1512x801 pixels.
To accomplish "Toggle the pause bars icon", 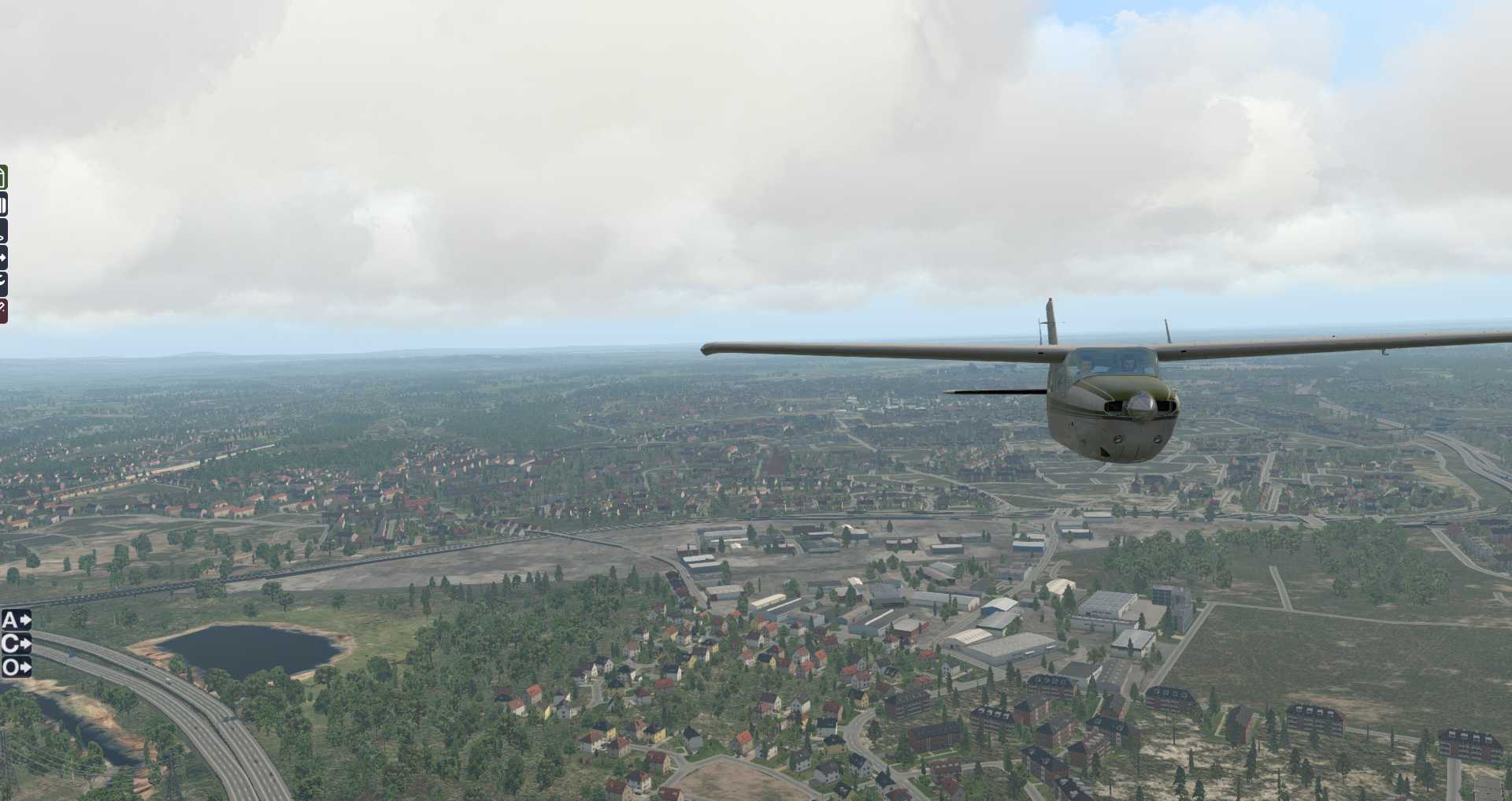I will tap(3, 205).
